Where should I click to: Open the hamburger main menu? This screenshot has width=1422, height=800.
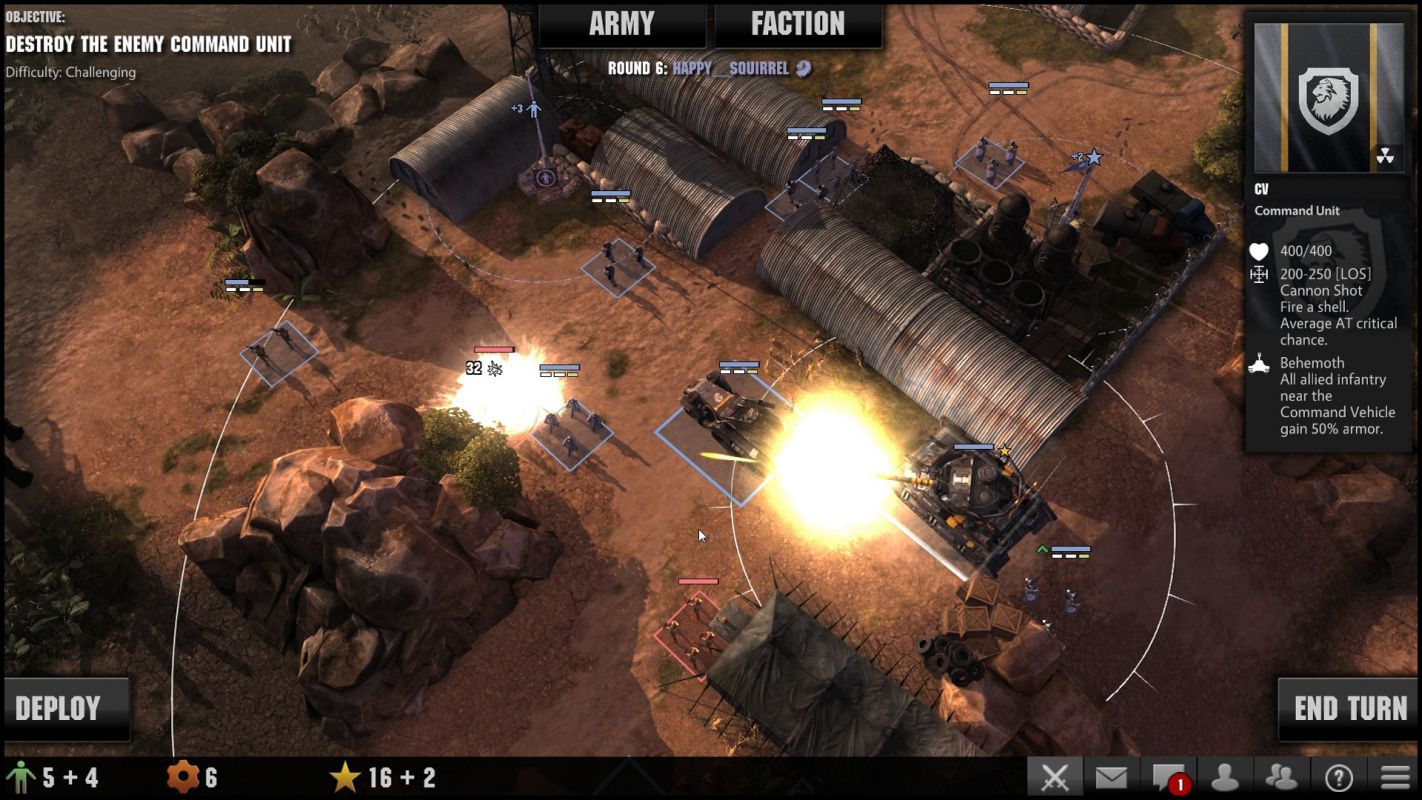(1395, 777)
